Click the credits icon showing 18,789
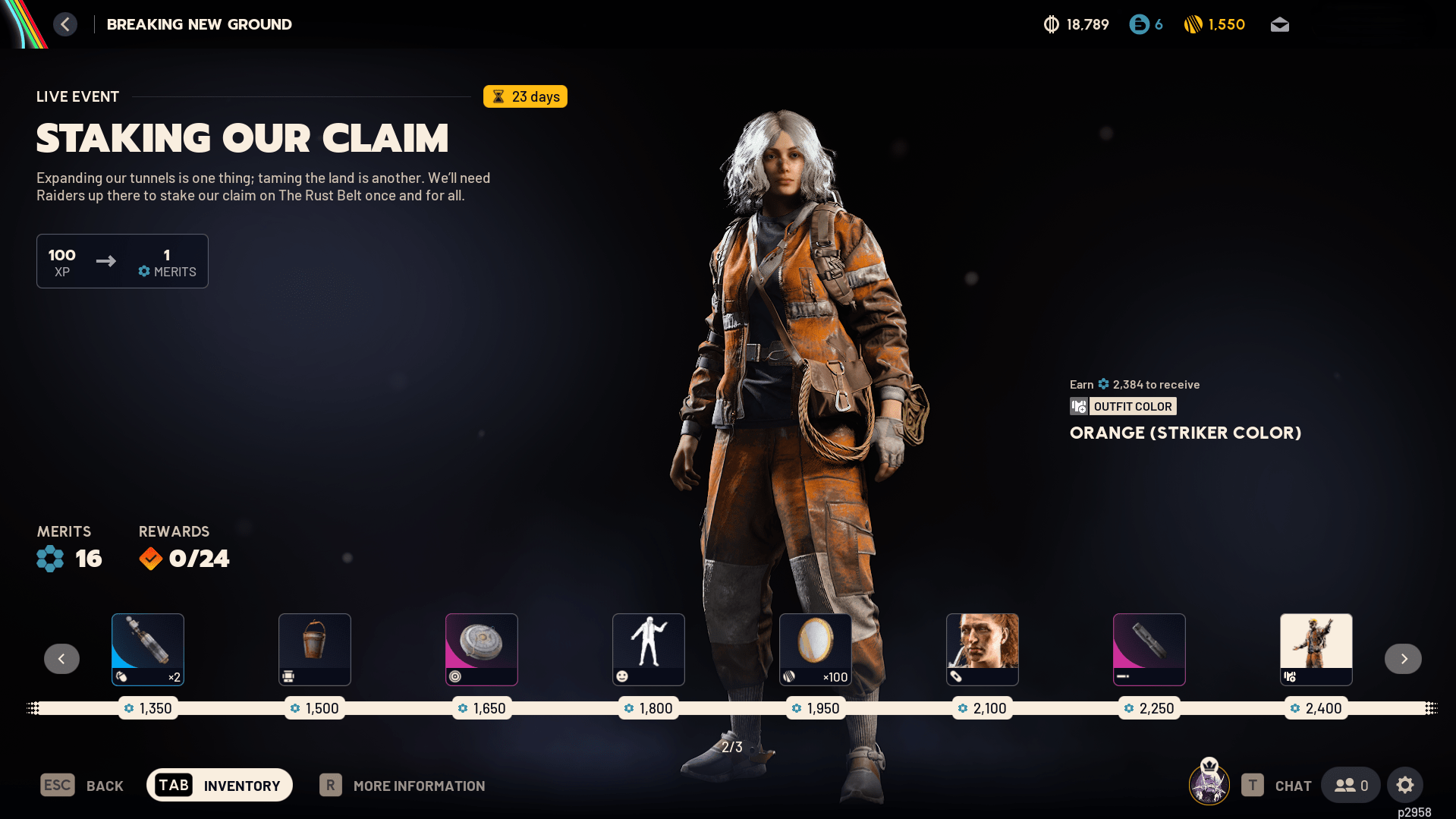Viewport: 1456px width, 819px height. (x=1051, y=24)
